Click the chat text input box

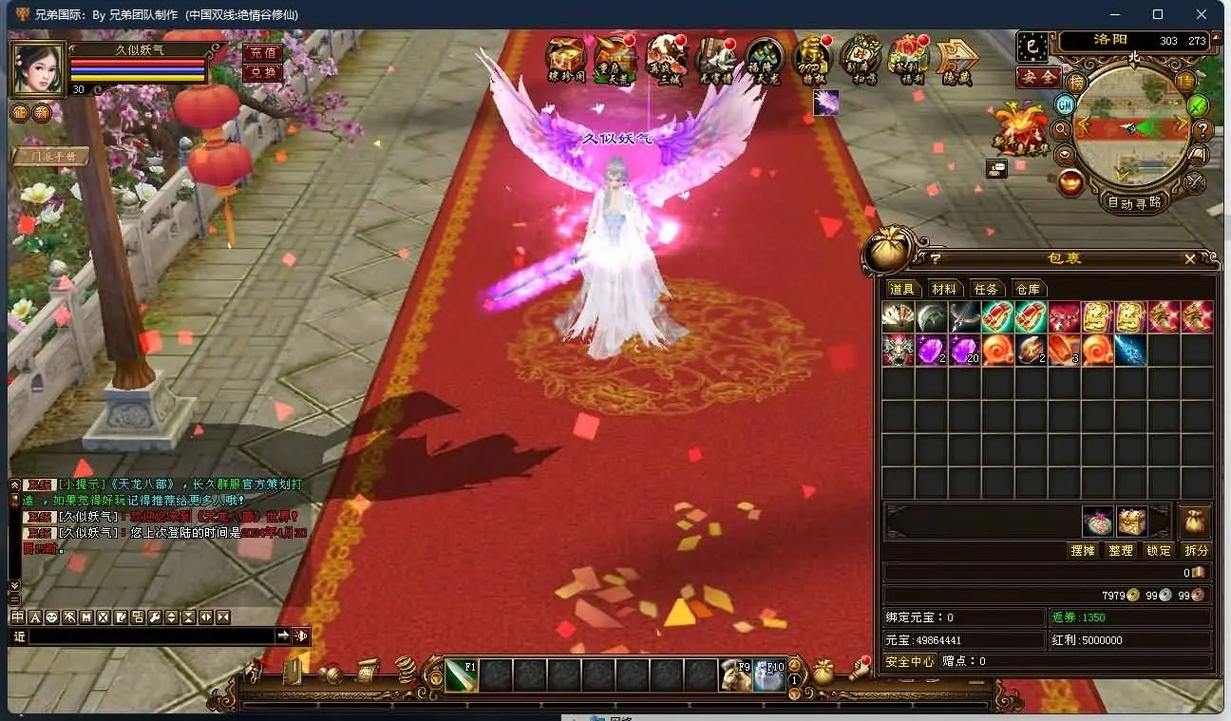click(150, 636)
